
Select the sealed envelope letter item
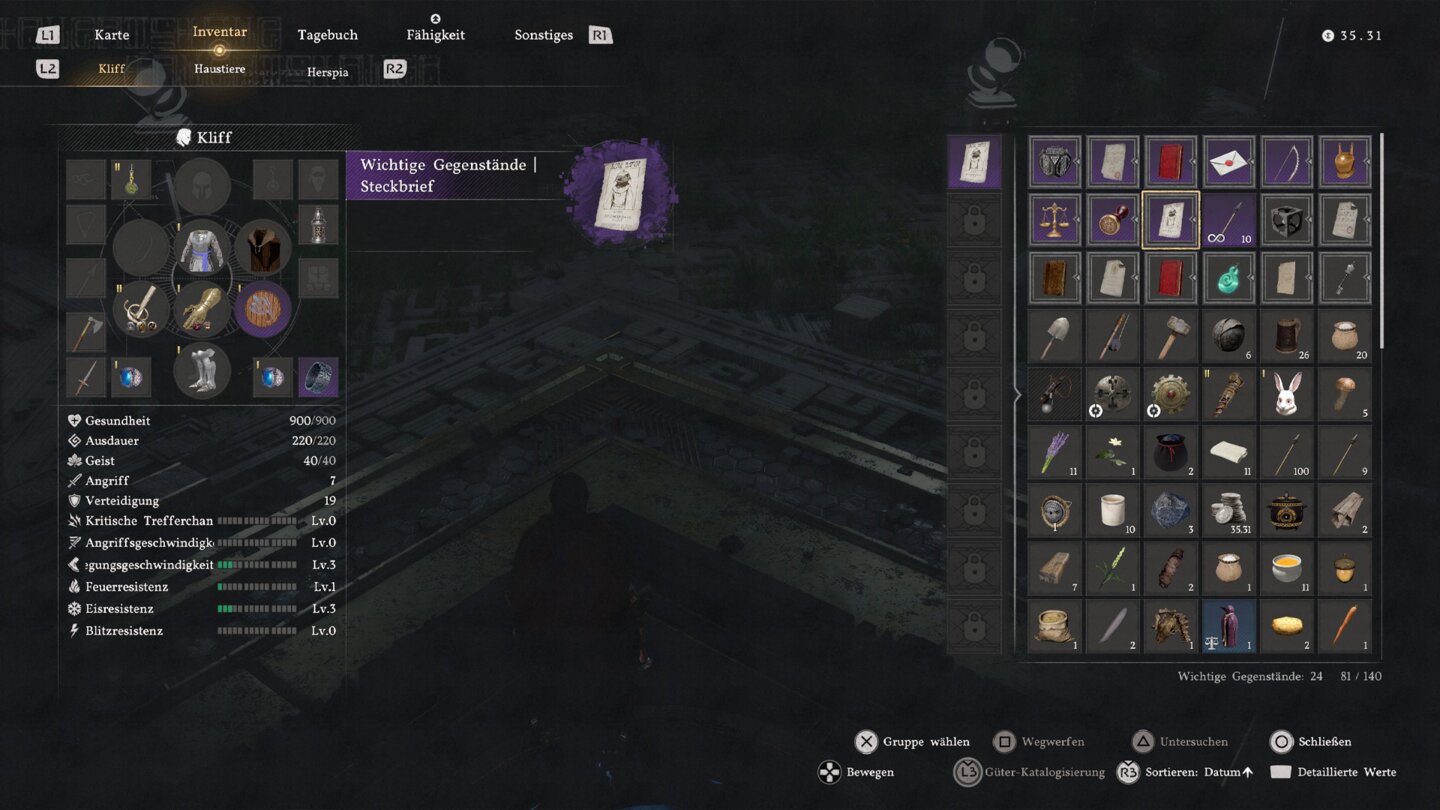(1229, 162)
